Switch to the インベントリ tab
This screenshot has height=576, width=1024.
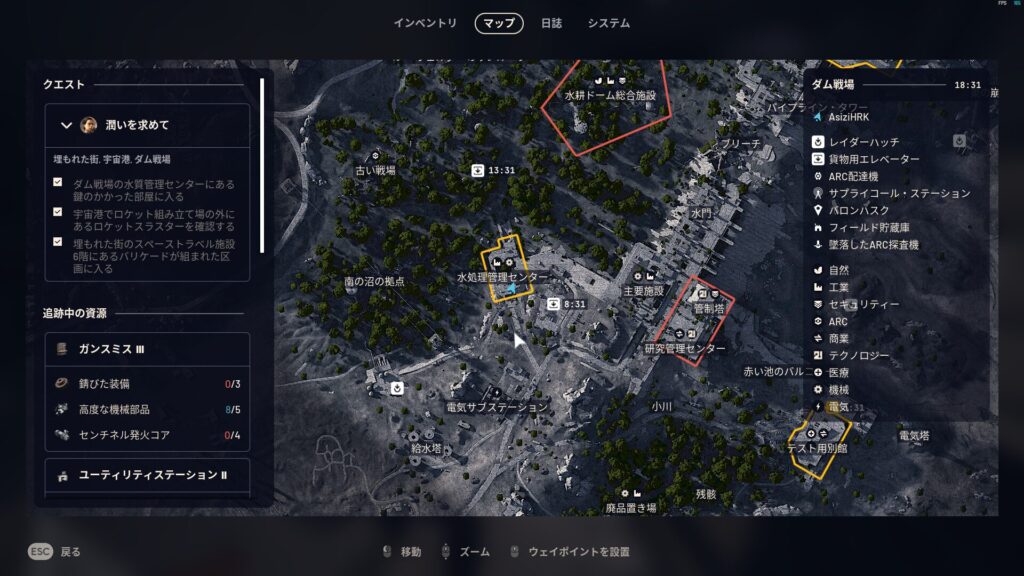pos(425,23)
